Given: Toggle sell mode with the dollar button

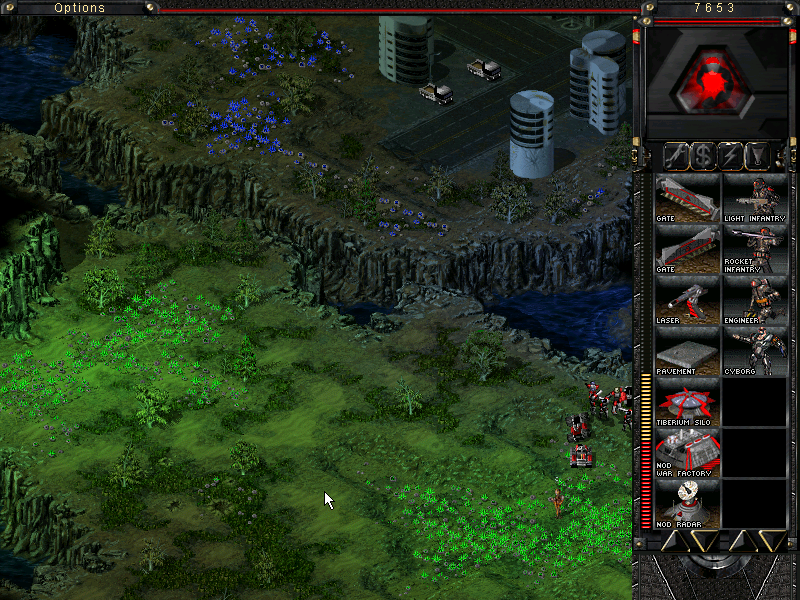Looking at the screenshot, I should [704, 155].
